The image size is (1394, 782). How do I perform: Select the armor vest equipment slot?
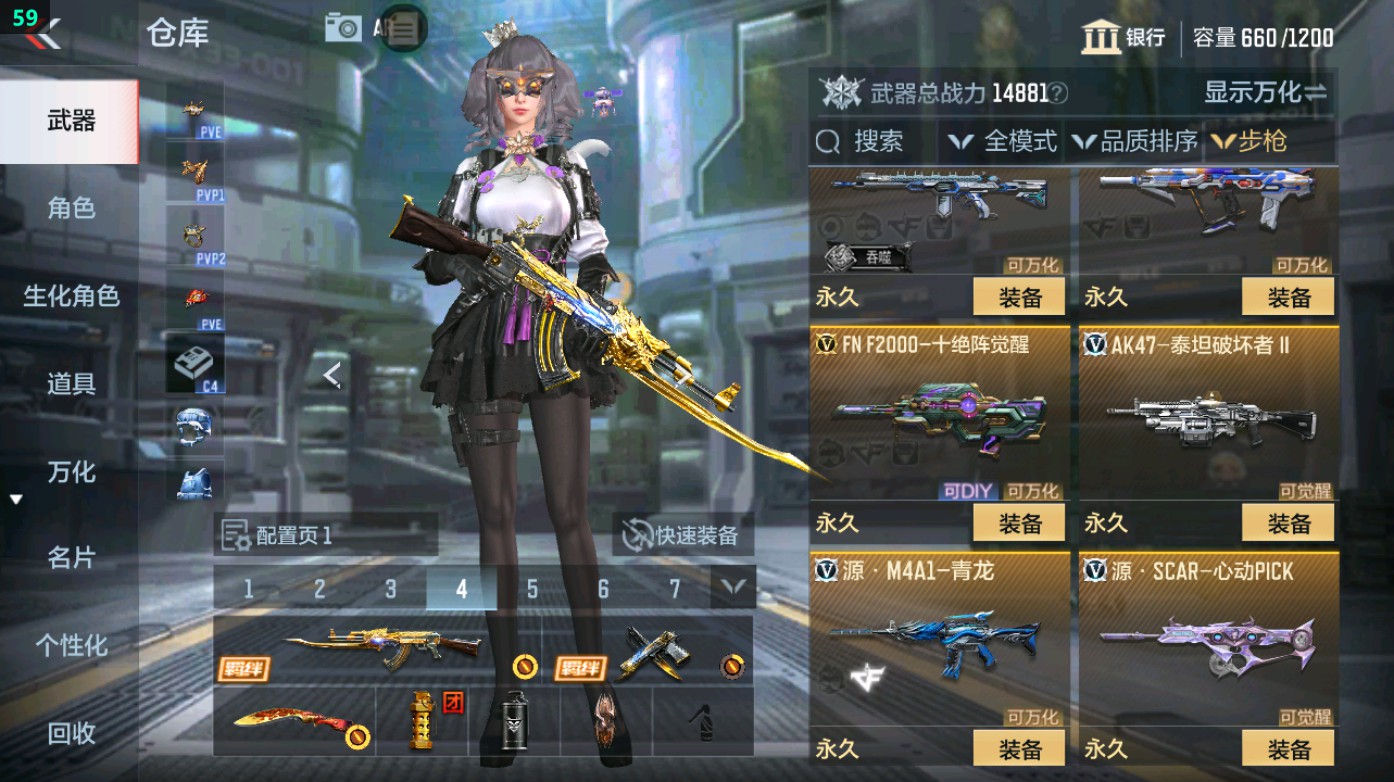point(193,485)
